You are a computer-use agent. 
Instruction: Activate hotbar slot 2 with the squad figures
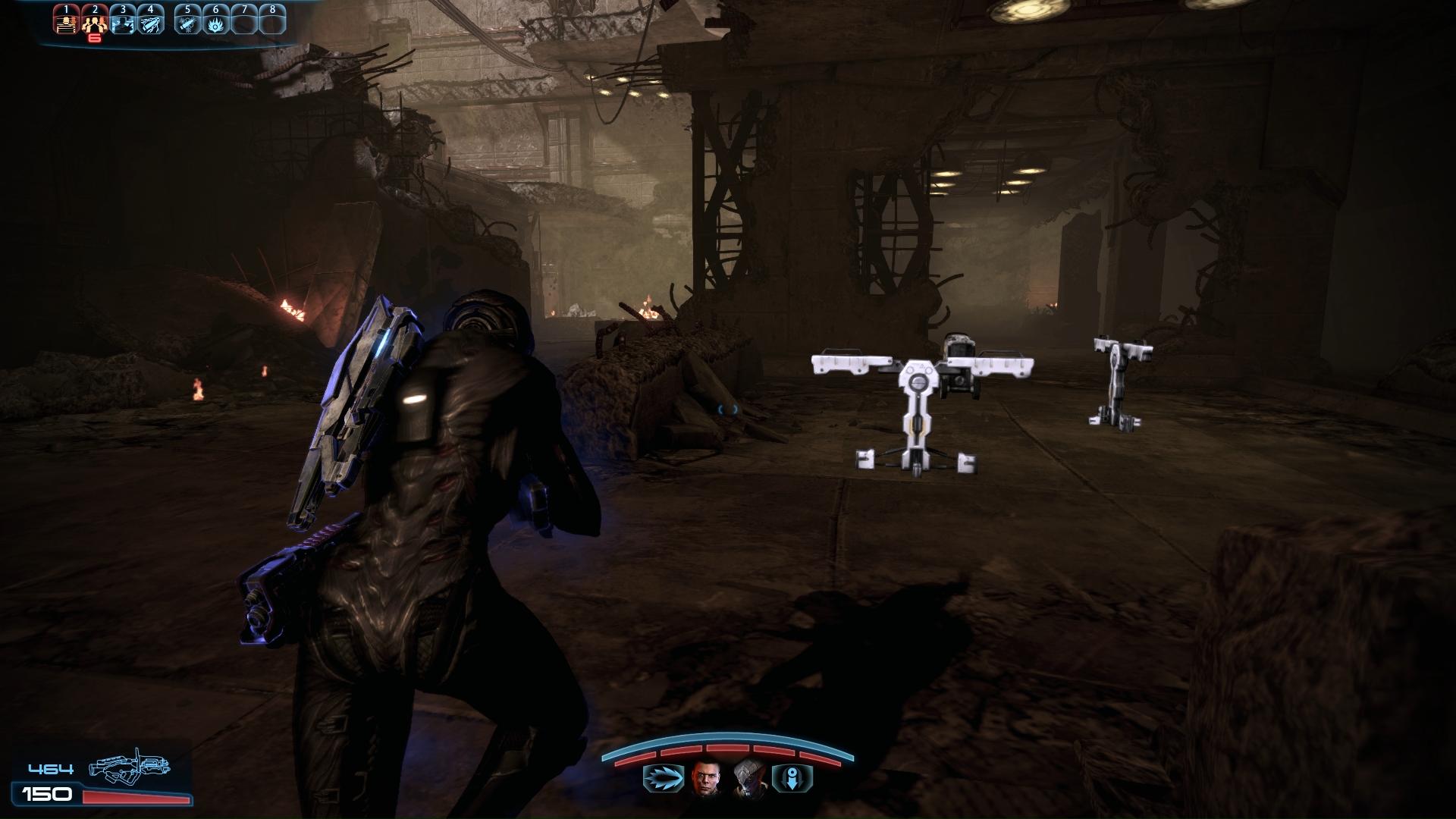pyautogui.click(x=94, y=21)
